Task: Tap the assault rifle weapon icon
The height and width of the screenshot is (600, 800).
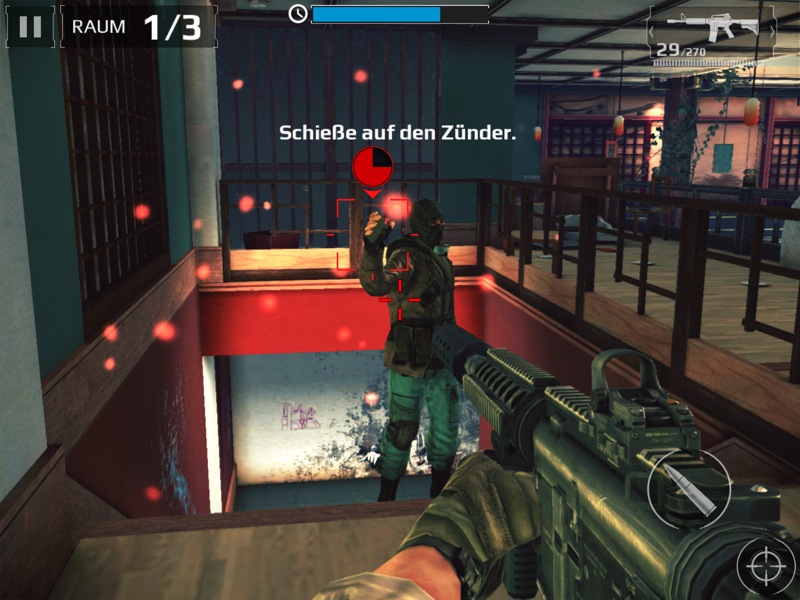Action: coord(713,27)
